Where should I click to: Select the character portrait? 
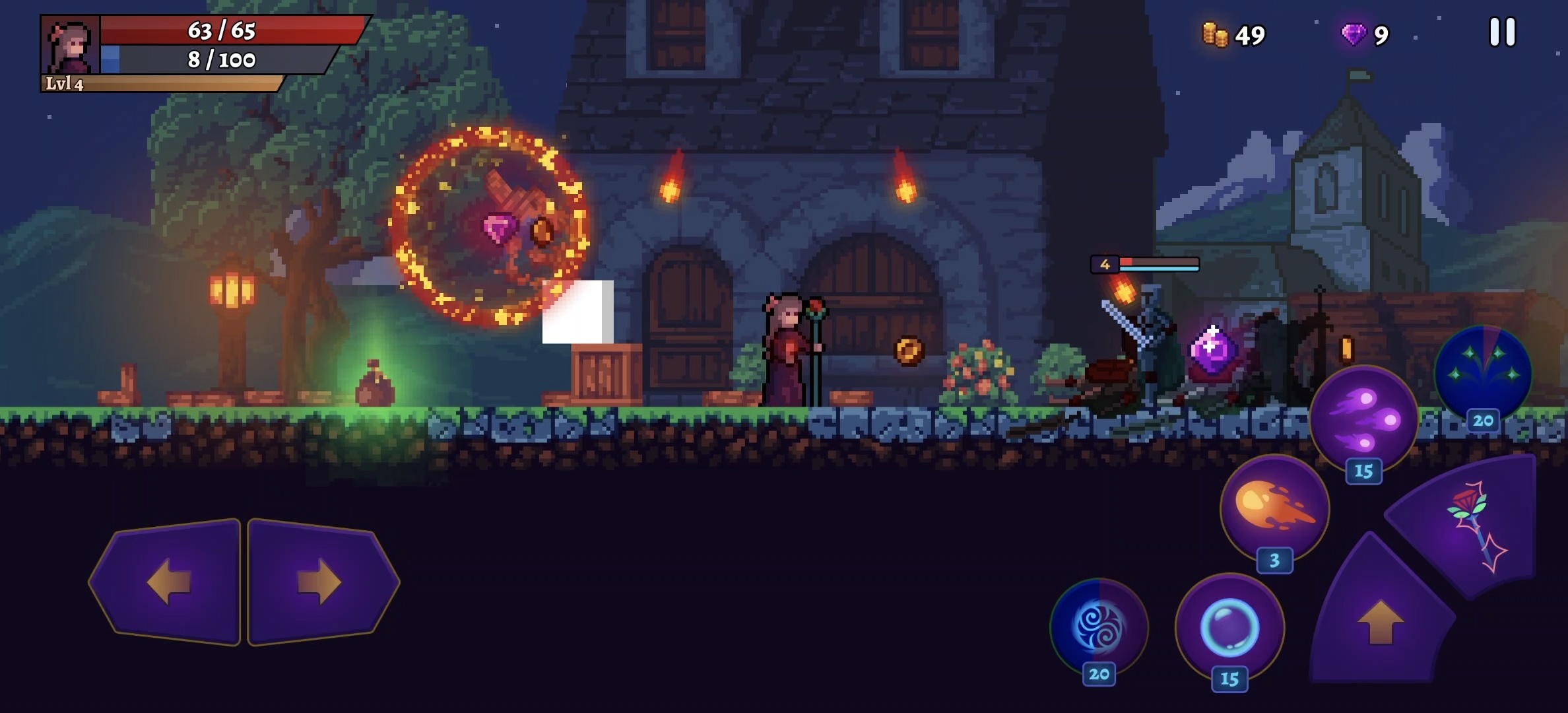point(71,46)
